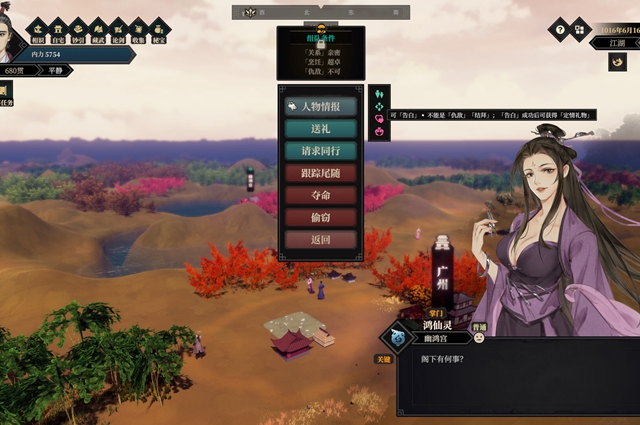Open 人物情报 character info

click(x=320, y=106)
